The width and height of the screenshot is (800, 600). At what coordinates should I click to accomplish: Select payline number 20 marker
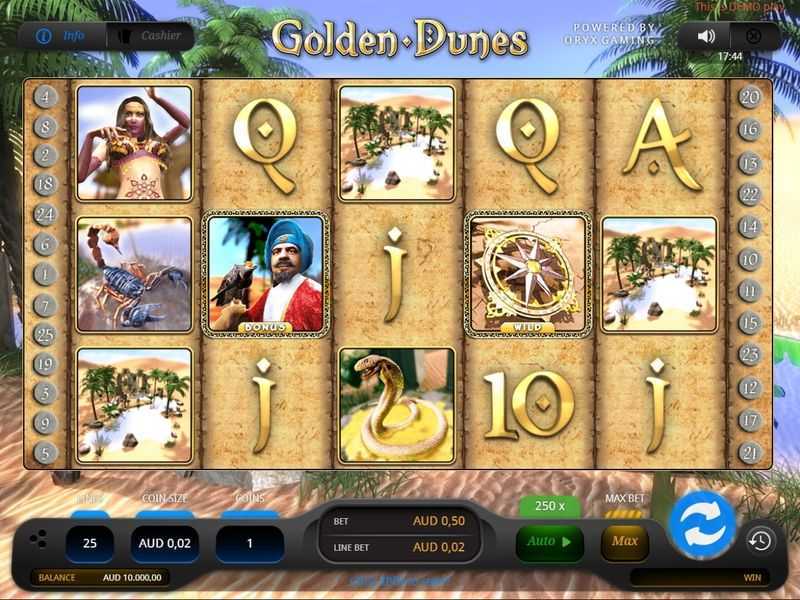[x=750, y=97]
